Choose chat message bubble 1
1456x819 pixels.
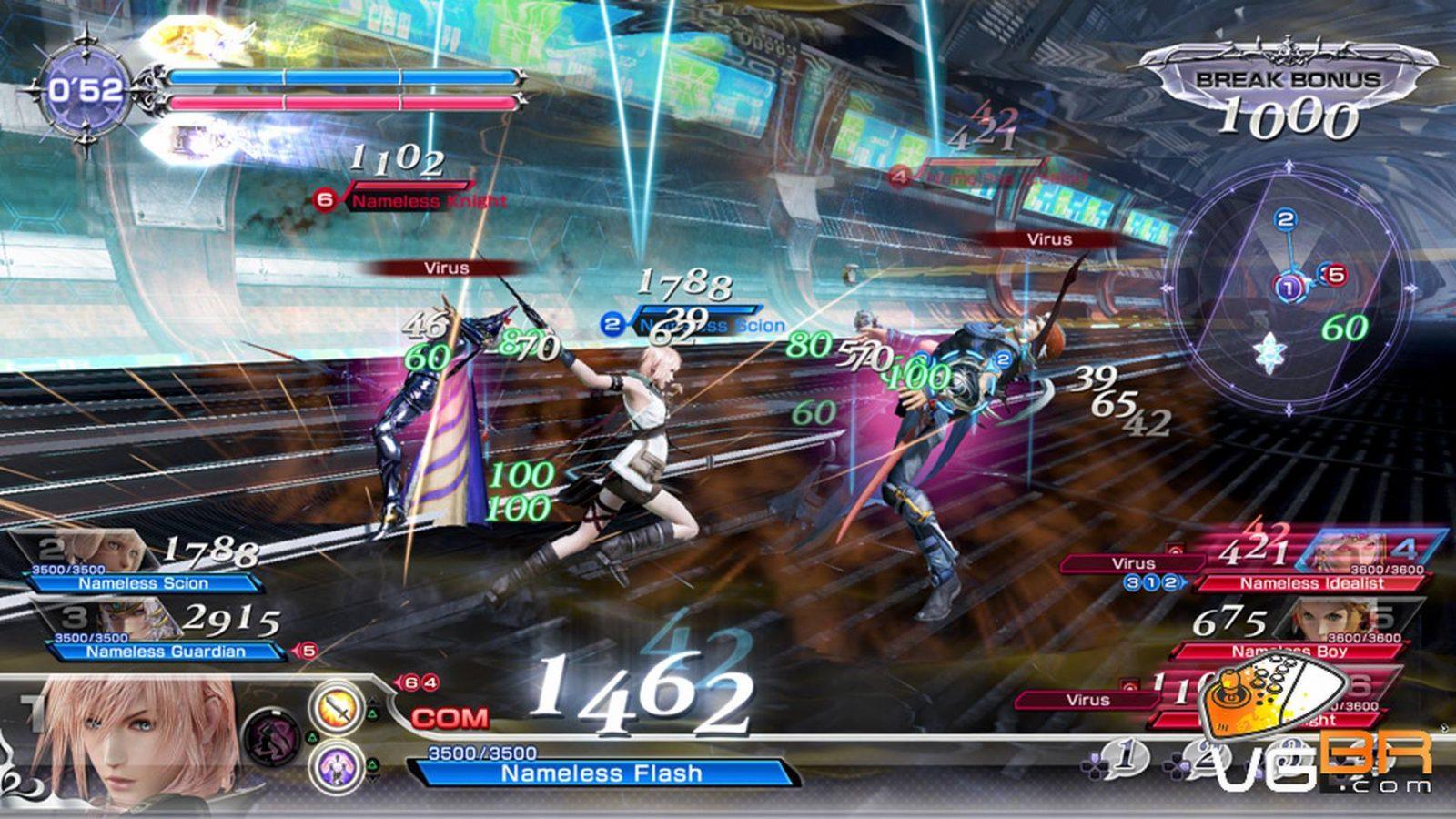(x=1125, y=755)
